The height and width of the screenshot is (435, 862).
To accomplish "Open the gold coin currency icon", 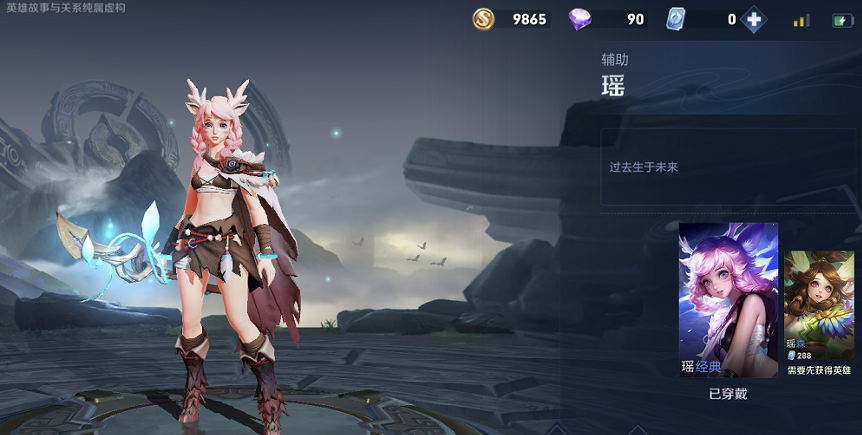I will [484, 19].
